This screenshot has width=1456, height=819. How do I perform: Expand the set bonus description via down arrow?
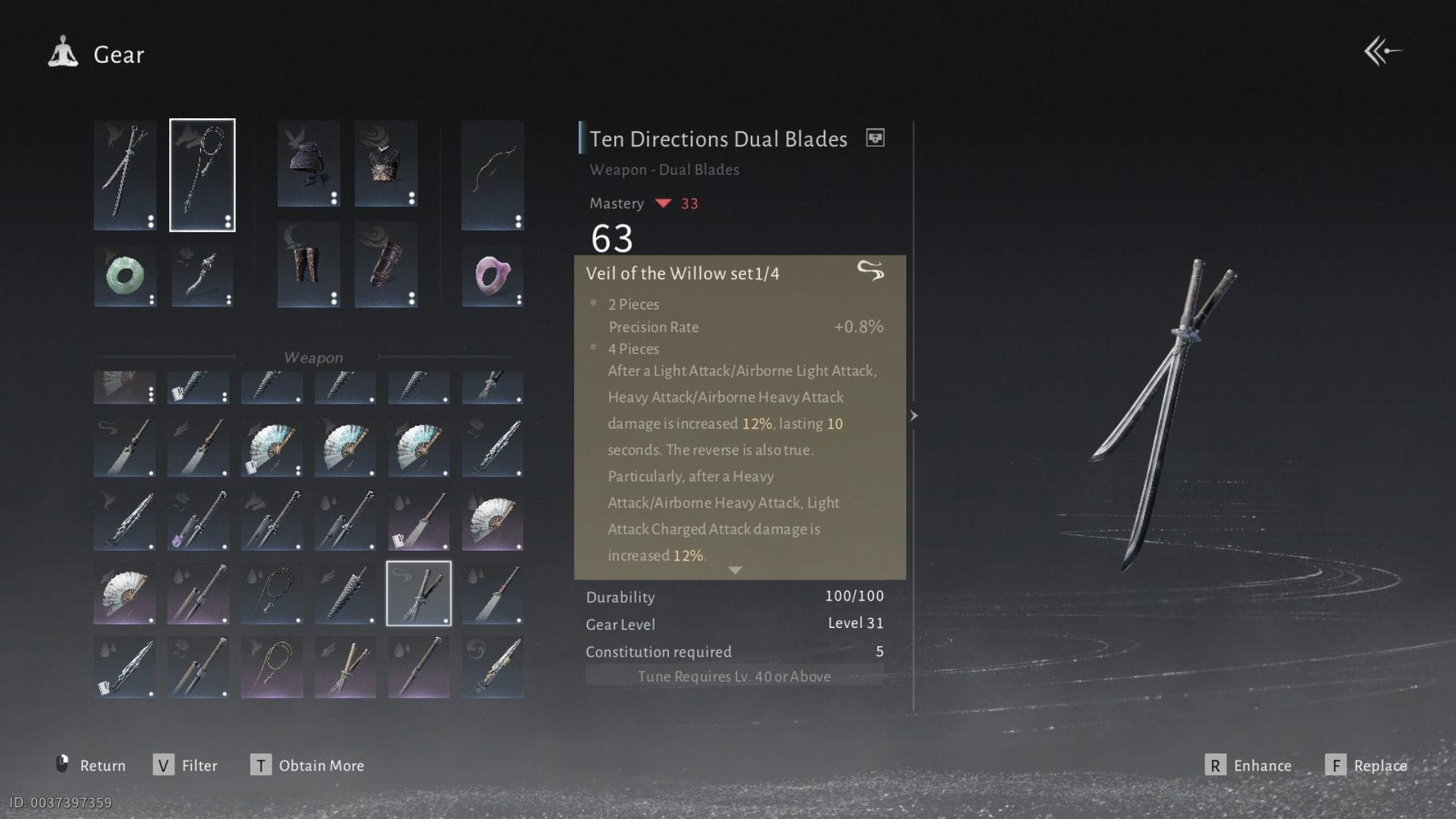coord(734,569)
